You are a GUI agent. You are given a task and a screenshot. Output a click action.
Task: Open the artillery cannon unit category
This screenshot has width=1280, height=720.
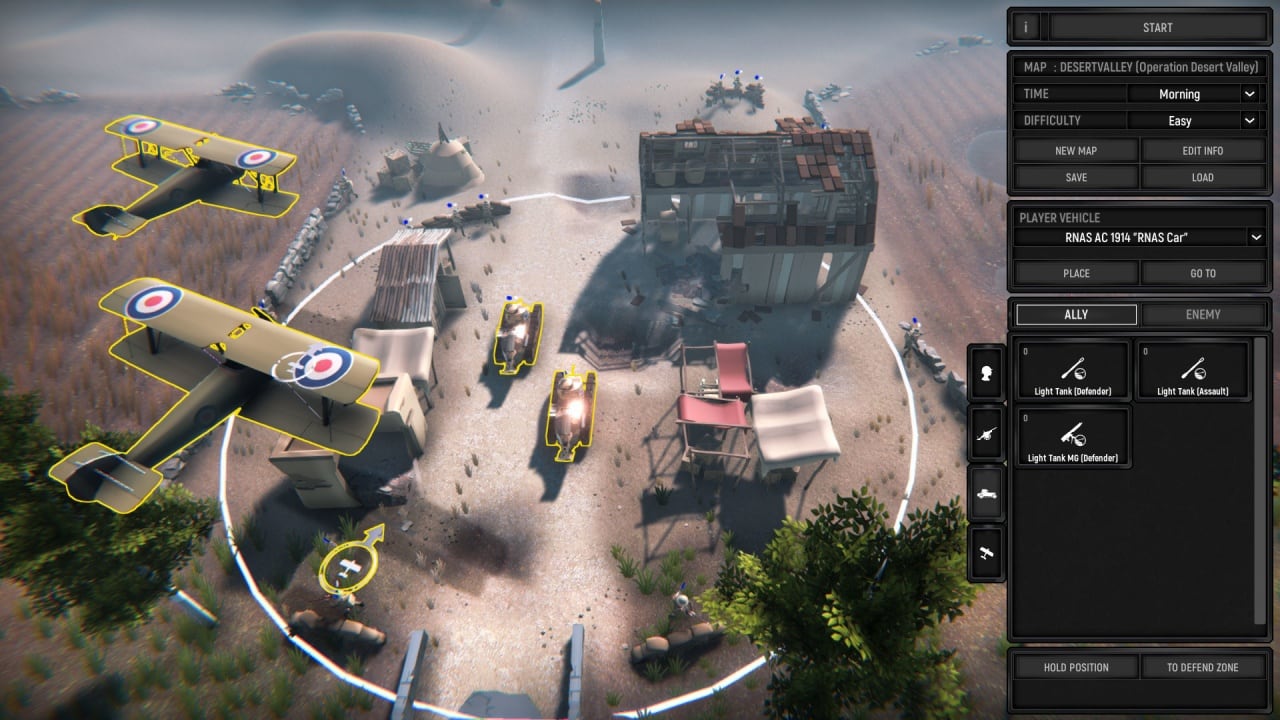point(988,433)
